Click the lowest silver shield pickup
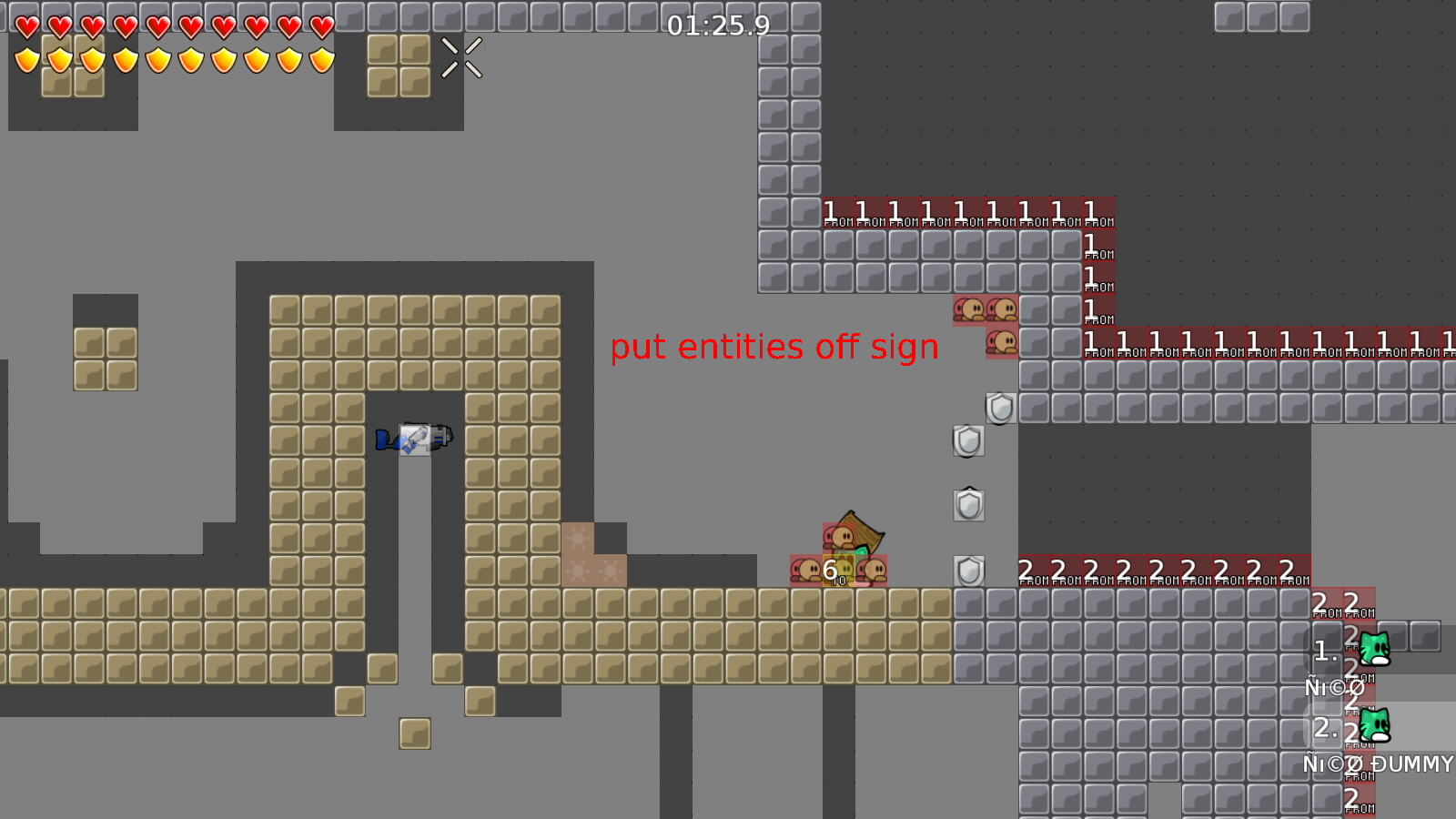 pos(967,571)
